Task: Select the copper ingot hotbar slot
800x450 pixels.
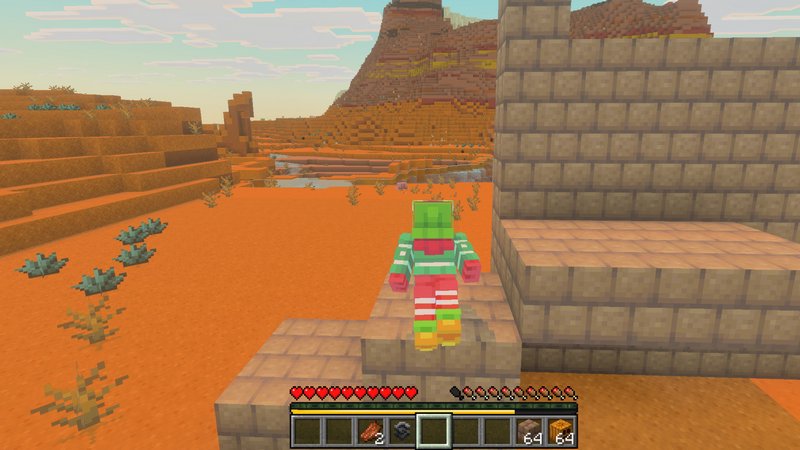Action: pos(370,431)
